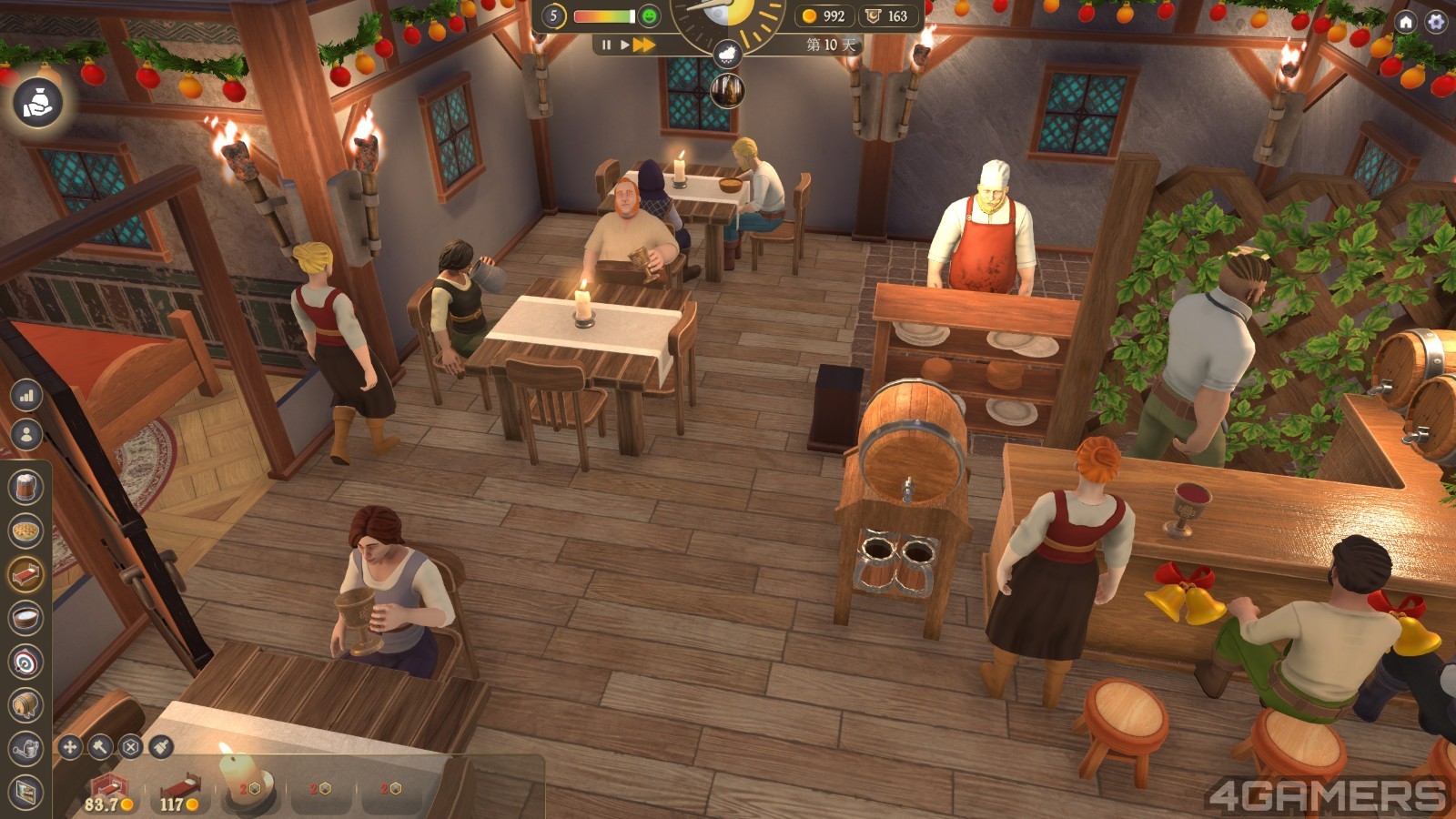Set game speed to fast-forward
Screen dimensions: 1456x819
[x=645, y=45]
